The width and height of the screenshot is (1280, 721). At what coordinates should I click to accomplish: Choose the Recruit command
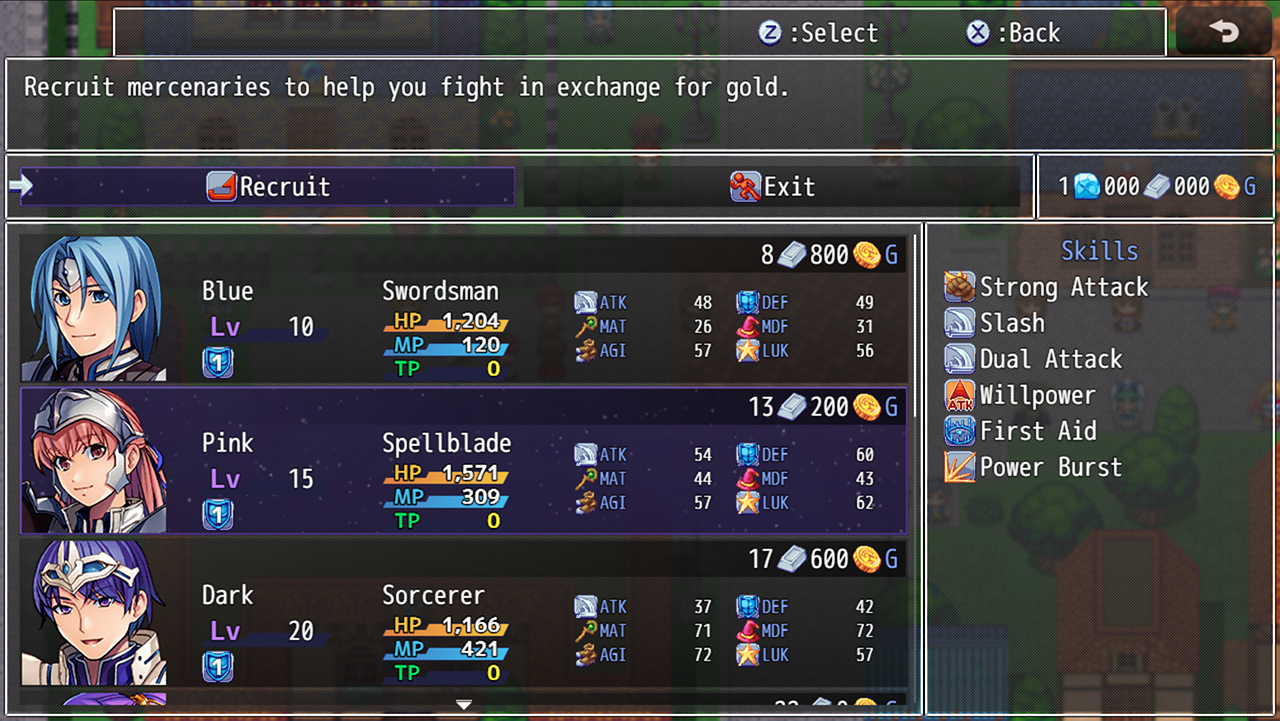[x=268, y=187]
